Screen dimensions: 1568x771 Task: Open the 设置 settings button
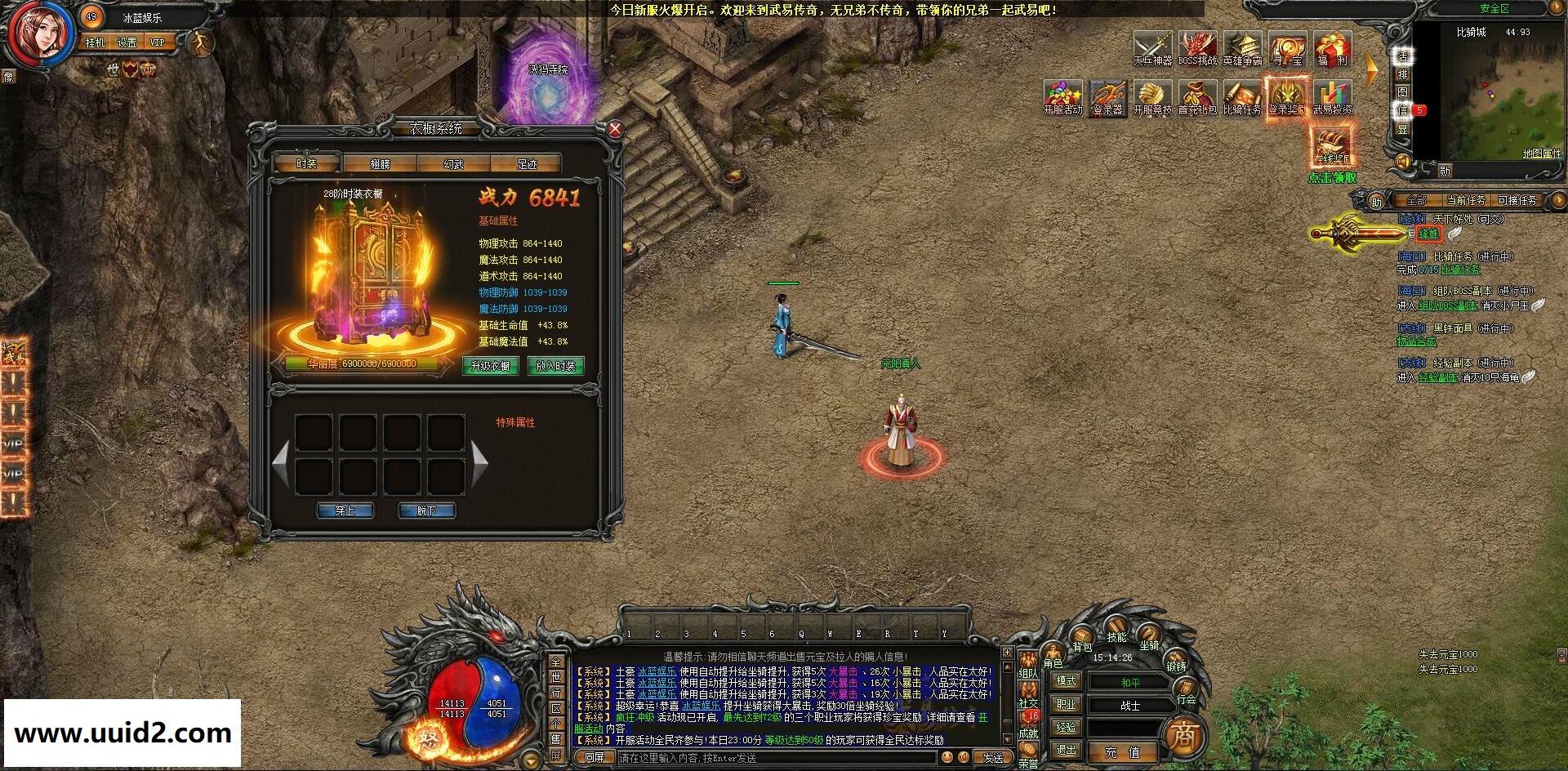tap(127, 42)
